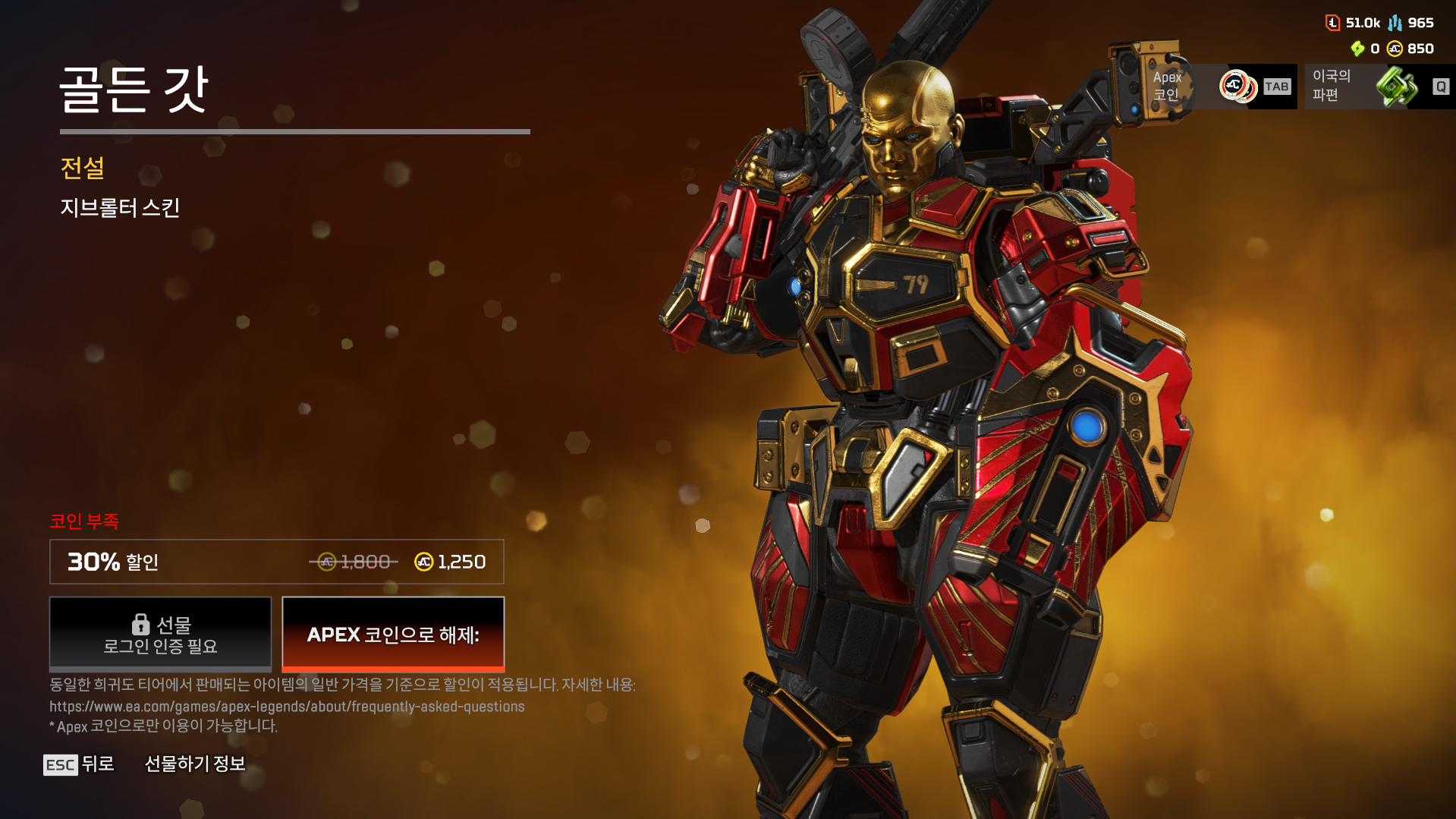Click the blue Crafting Metals icon showing 965
1456x819 pixels.
point(1395,23)
